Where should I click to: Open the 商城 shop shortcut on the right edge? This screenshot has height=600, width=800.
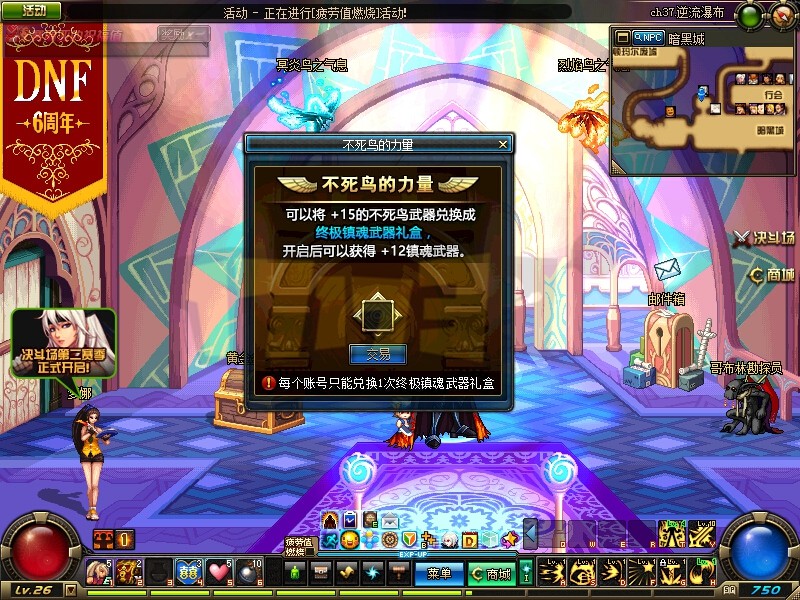point(772,275)
